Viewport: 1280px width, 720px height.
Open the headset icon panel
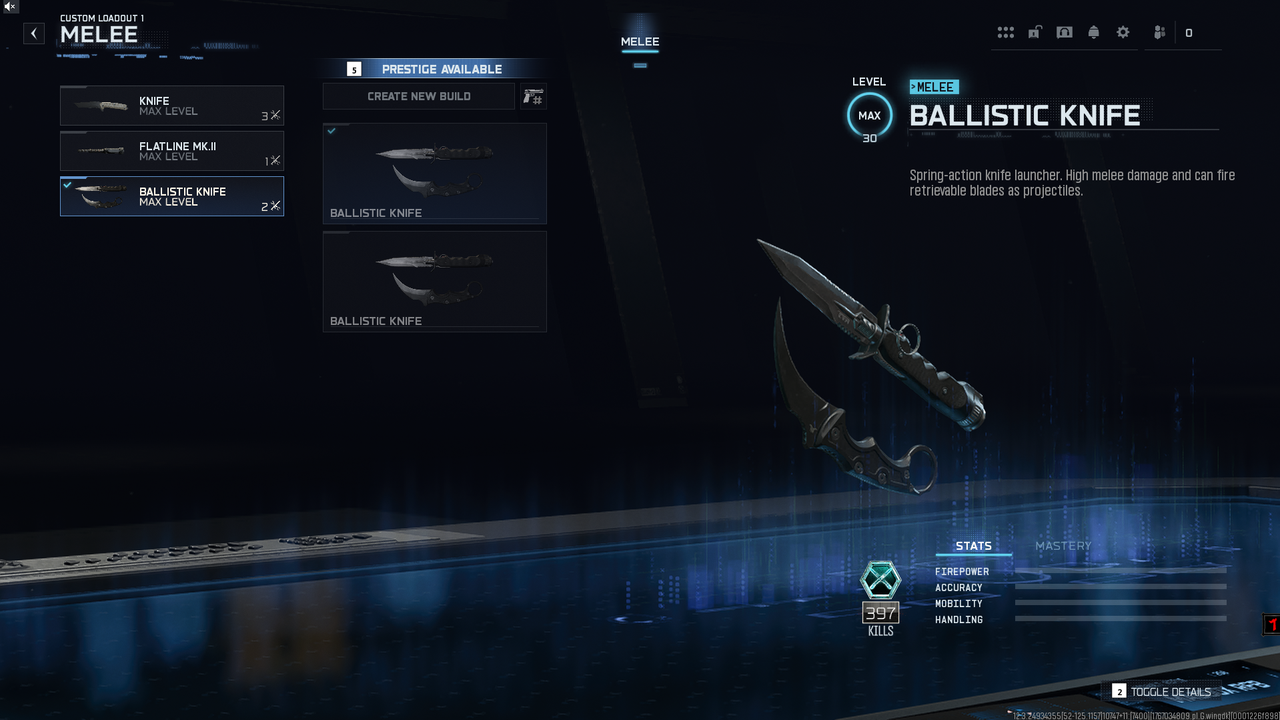coord(1064,32)
